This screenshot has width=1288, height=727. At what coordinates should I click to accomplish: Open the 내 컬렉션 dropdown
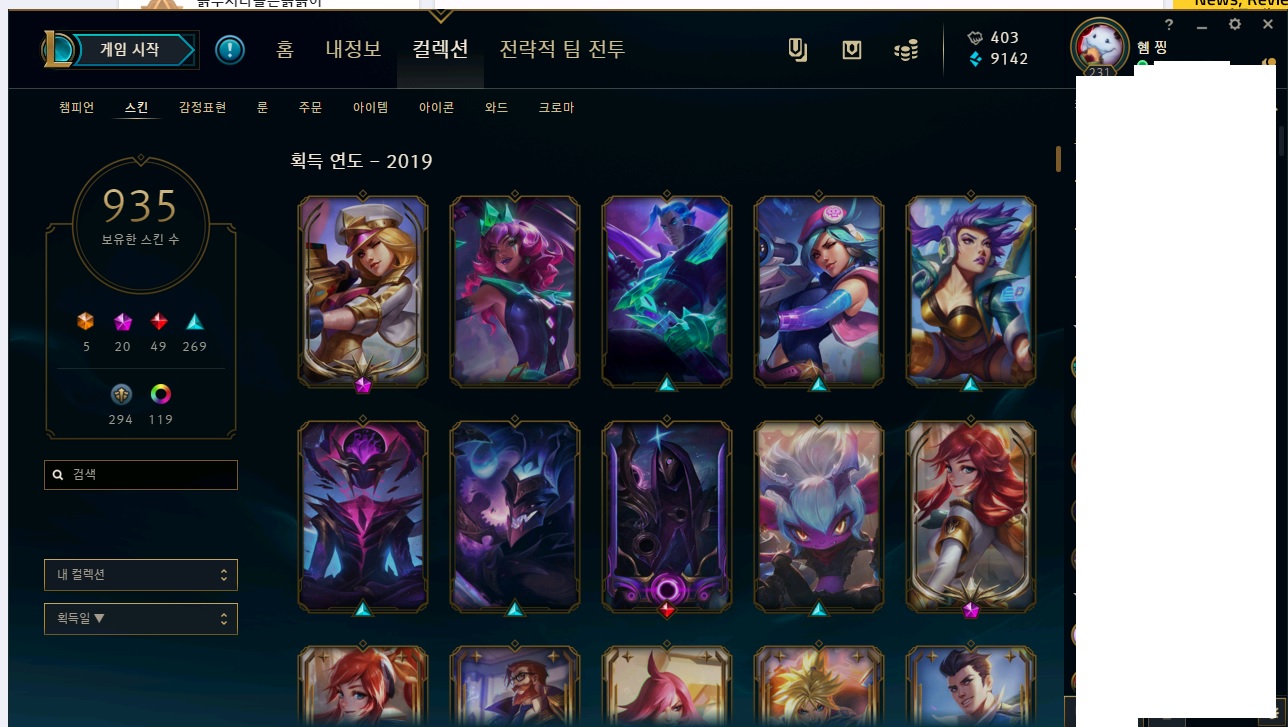(x=140, y=574)
